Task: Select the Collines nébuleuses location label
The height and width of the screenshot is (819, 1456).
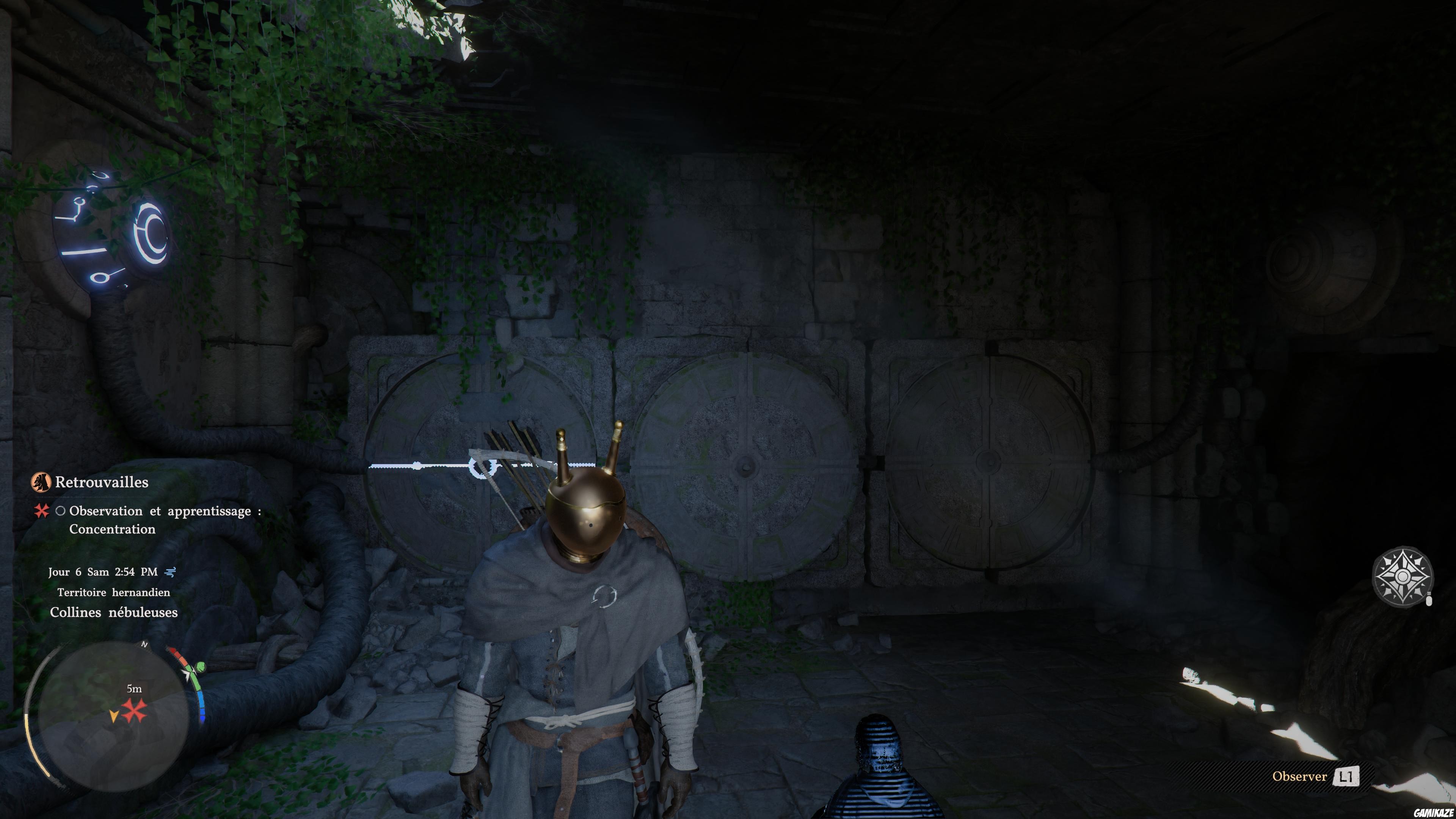Action: pos(114,612)
